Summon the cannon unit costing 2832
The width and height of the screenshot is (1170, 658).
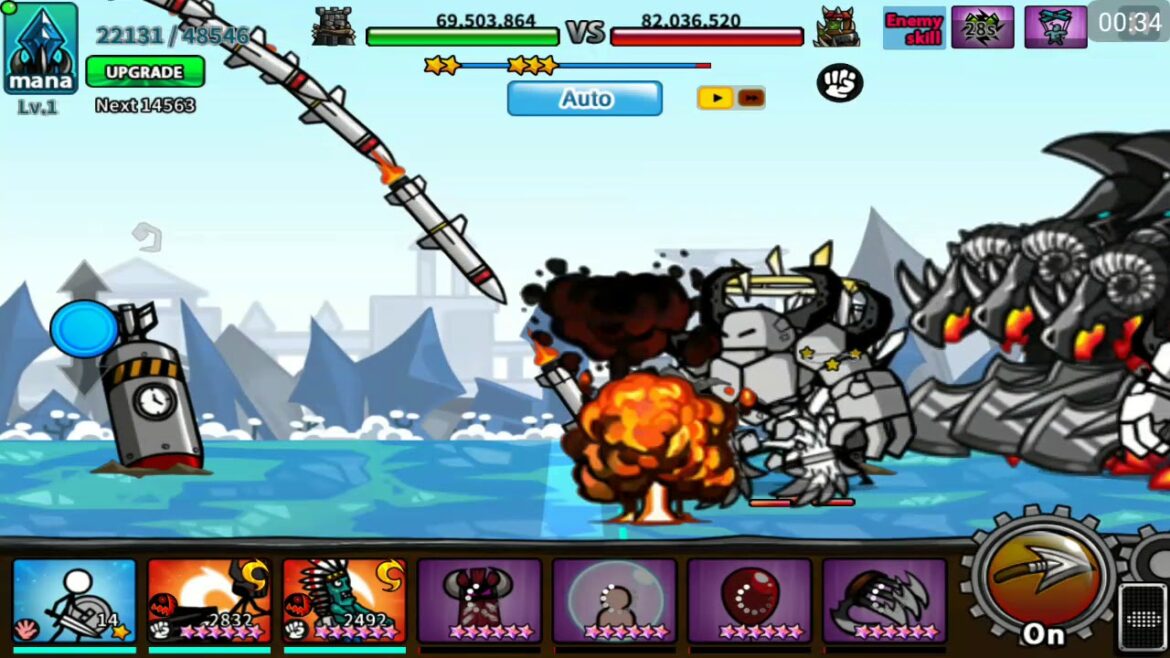tap(209, 600)
